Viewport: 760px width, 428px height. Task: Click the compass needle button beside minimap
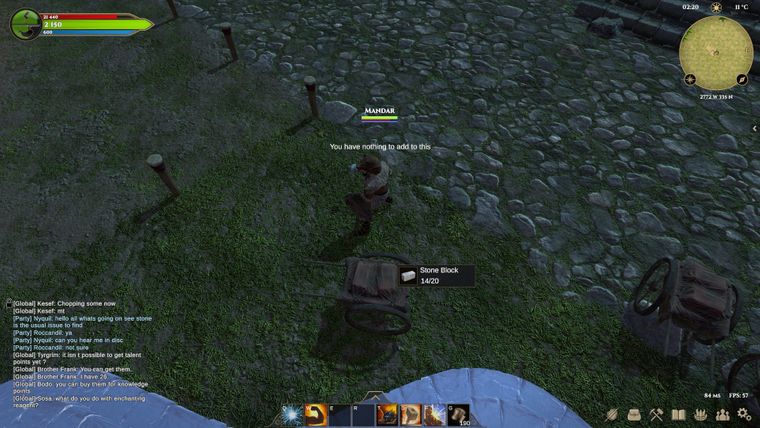742,79
